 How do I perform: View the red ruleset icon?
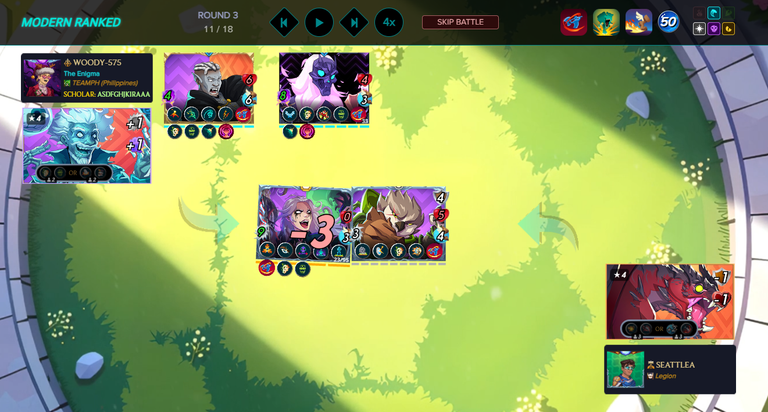point(574,22)
